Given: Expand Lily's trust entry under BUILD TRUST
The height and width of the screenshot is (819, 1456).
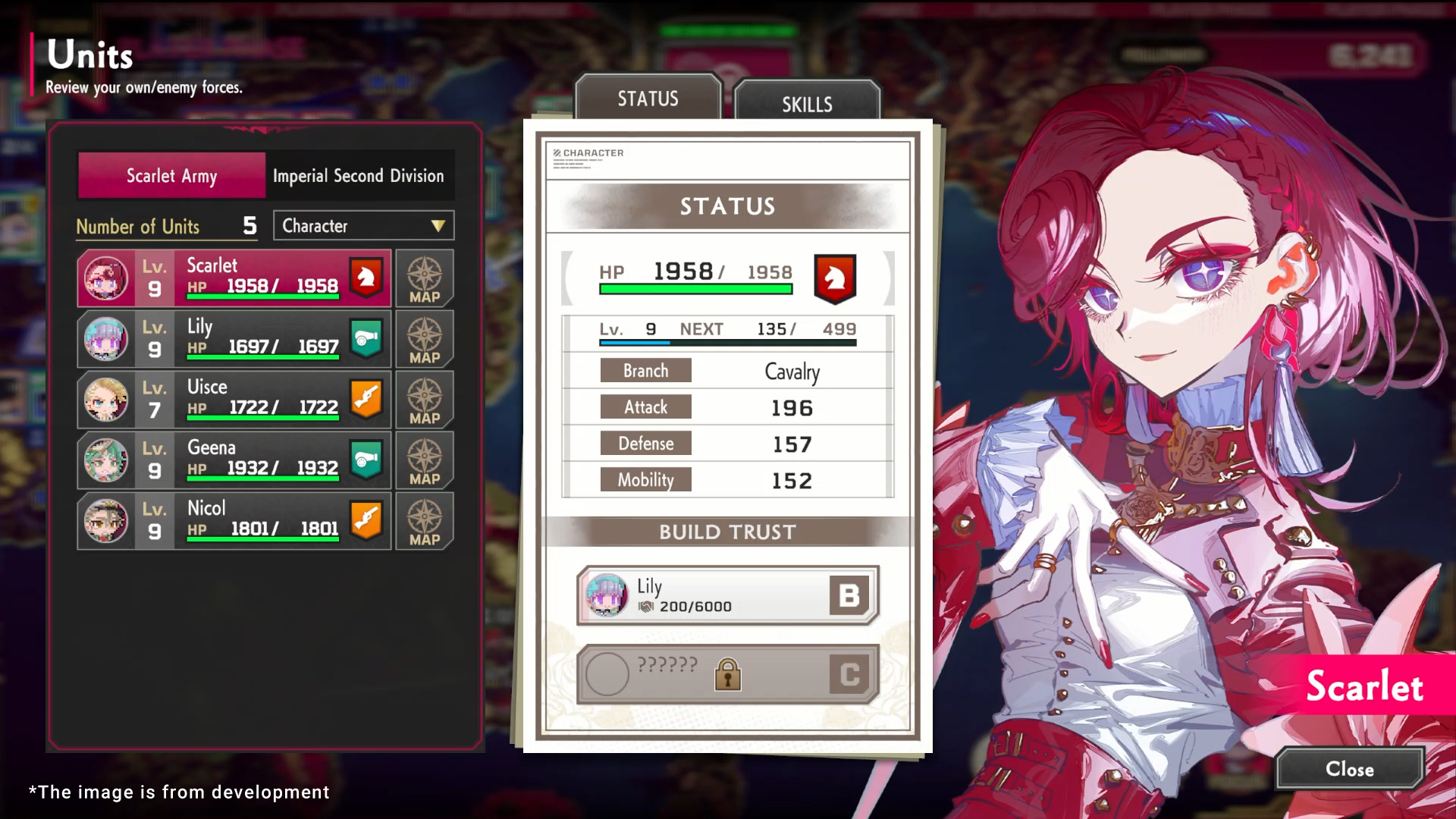Looking at the screenshot, I should 726,596.
